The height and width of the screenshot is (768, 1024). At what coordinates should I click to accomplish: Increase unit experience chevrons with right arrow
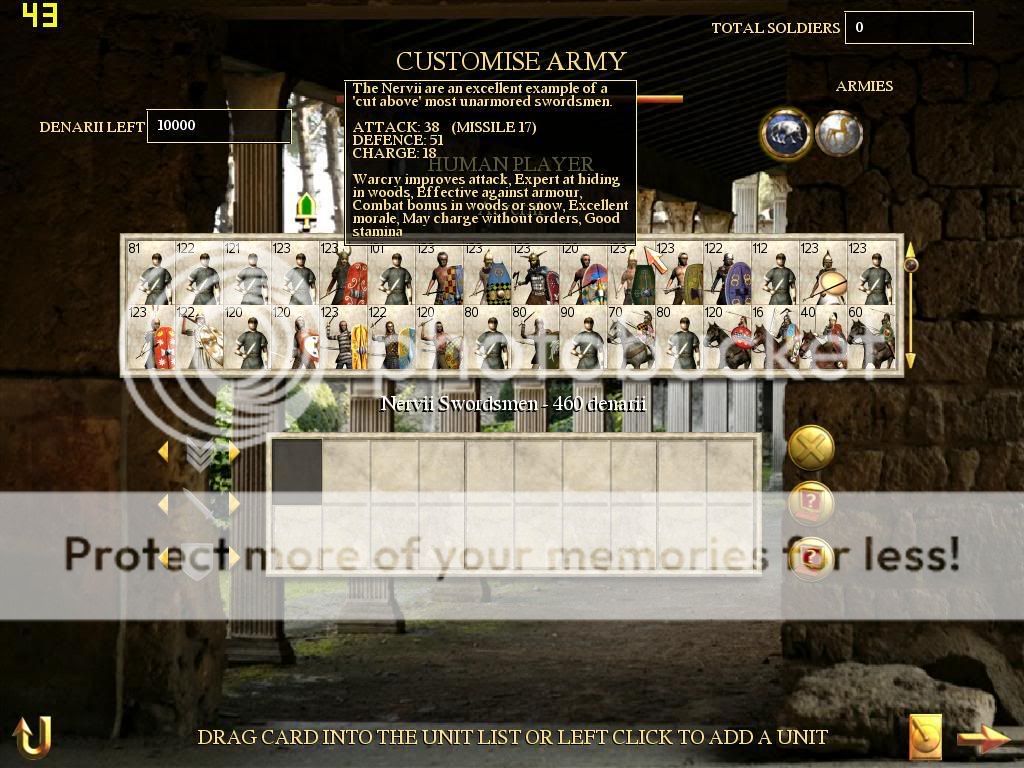coord(234,453)
